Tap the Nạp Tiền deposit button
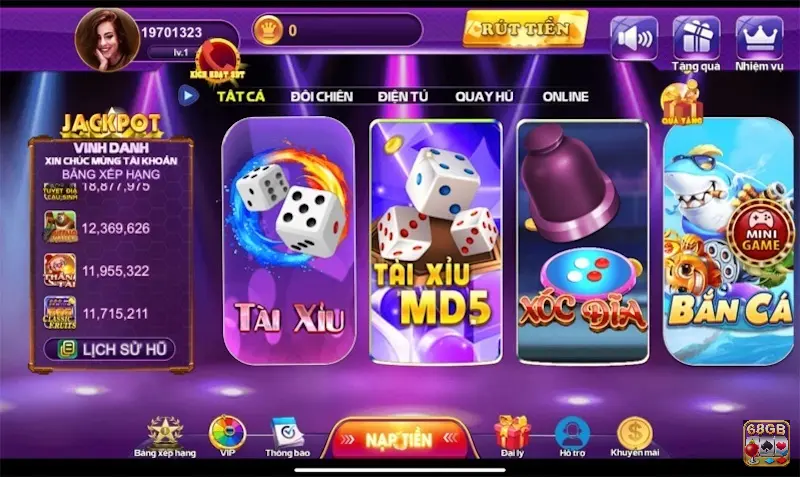This screenshot has height=477, width=800. (x=397, y=438)
